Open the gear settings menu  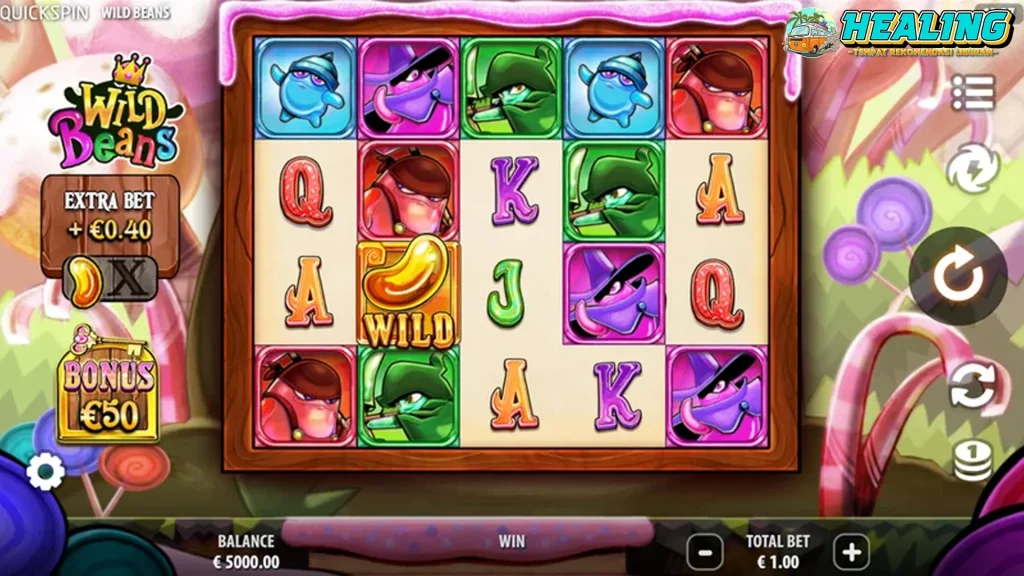[x=45, y=471]
